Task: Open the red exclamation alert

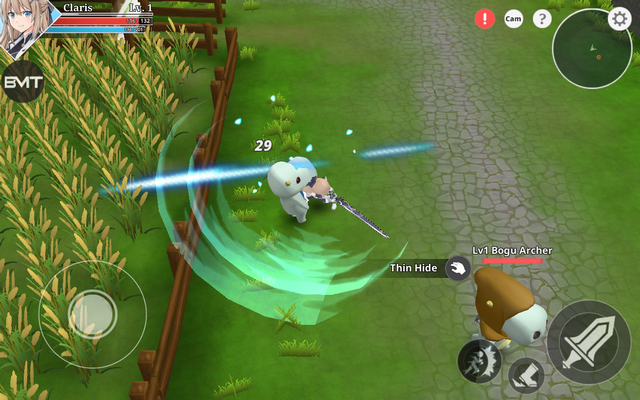Action: pyautogui.click(x=485, y=18)
